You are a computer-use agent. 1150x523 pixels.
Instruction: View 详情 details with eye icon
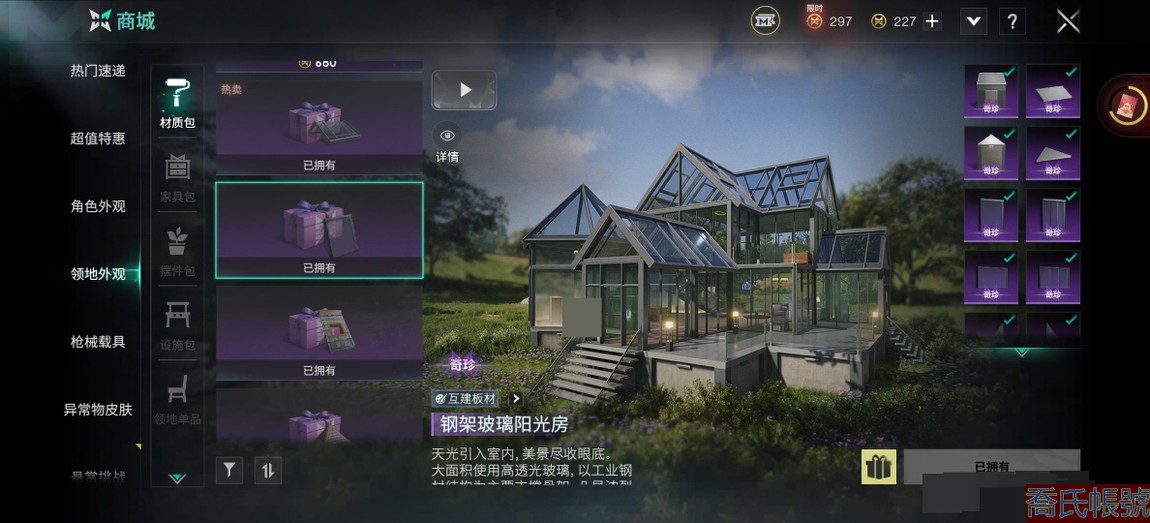[x=447, y=144]
